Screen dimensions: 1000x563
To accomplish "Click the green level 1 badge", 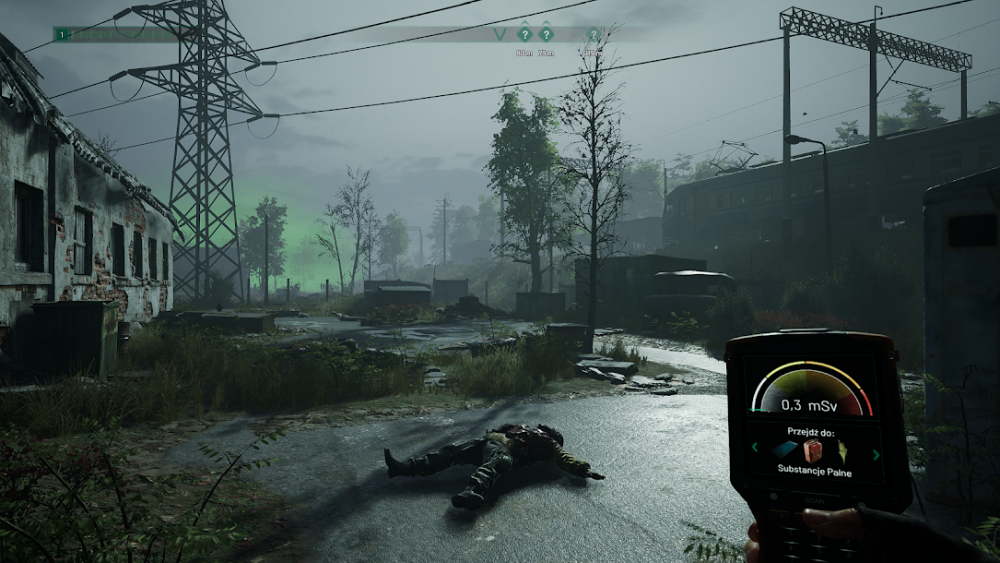I will [63, 34].
